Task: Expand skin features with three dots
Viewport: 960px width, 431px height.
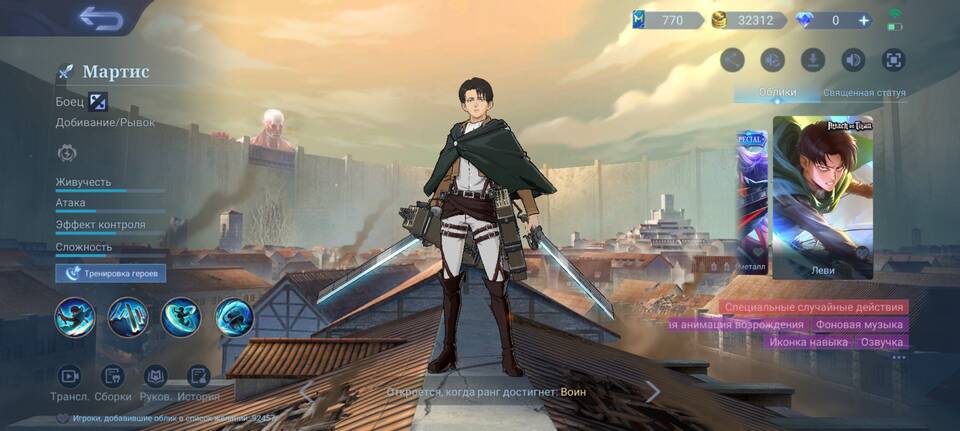Action: (x=899, y=357)
